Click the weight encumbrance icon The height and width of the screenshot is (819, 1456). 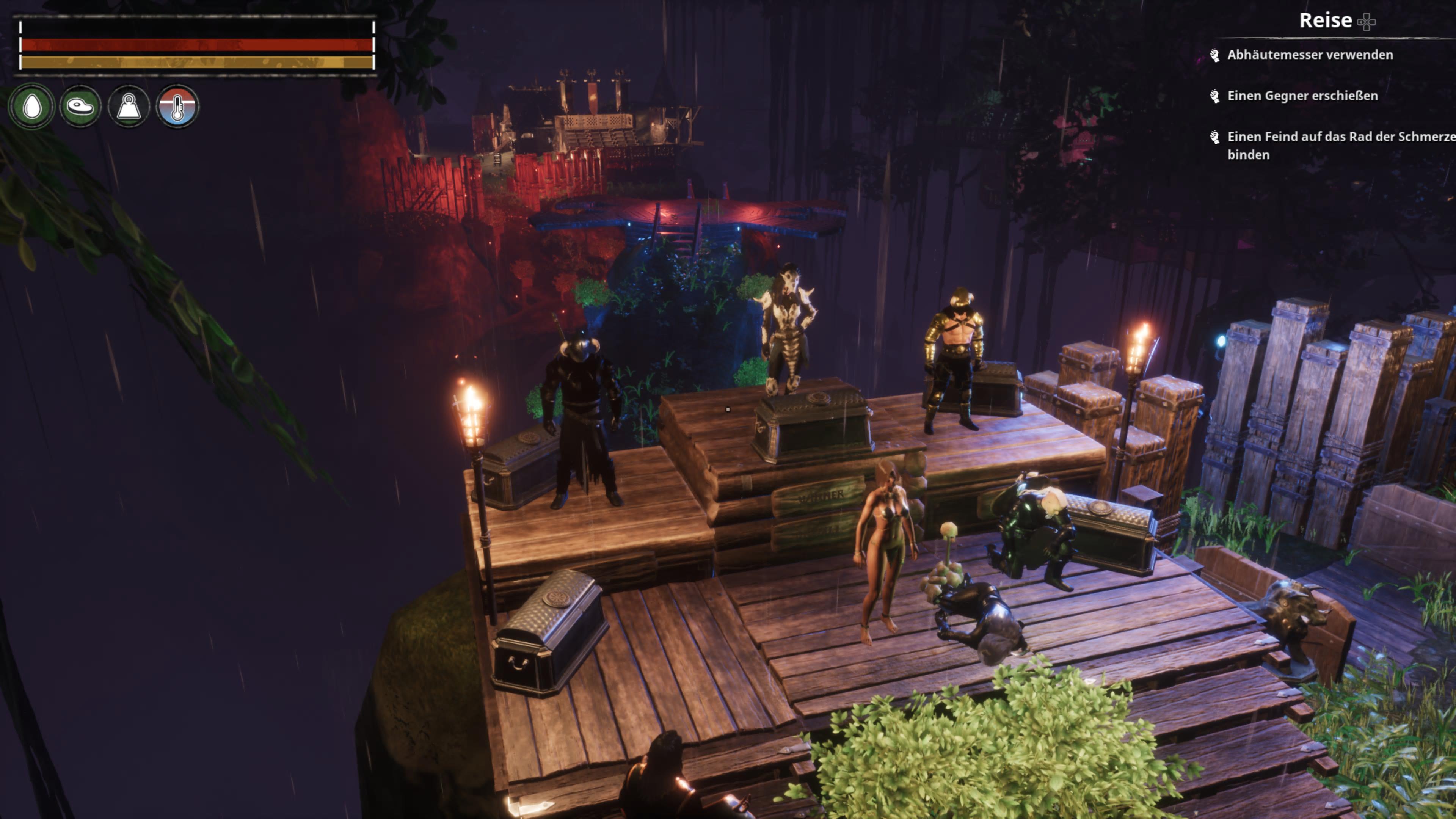click(x=129, y=106)
